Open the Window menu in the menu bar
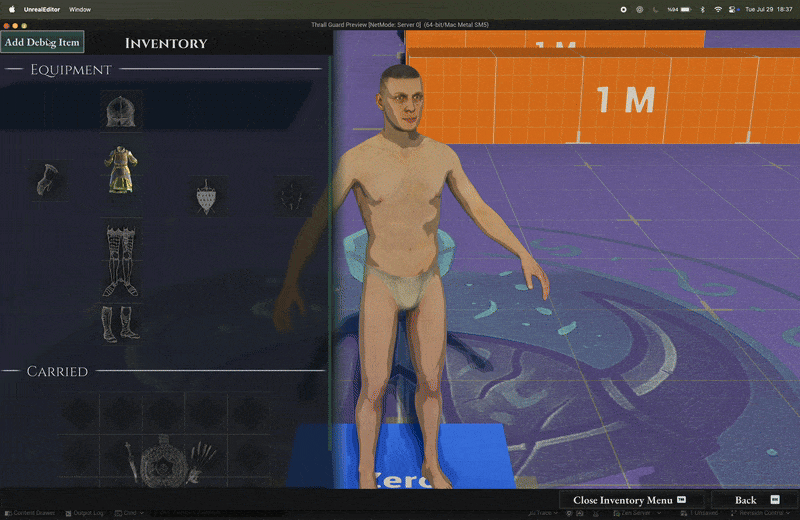This screenshot has width=800, height=520. 80,9
